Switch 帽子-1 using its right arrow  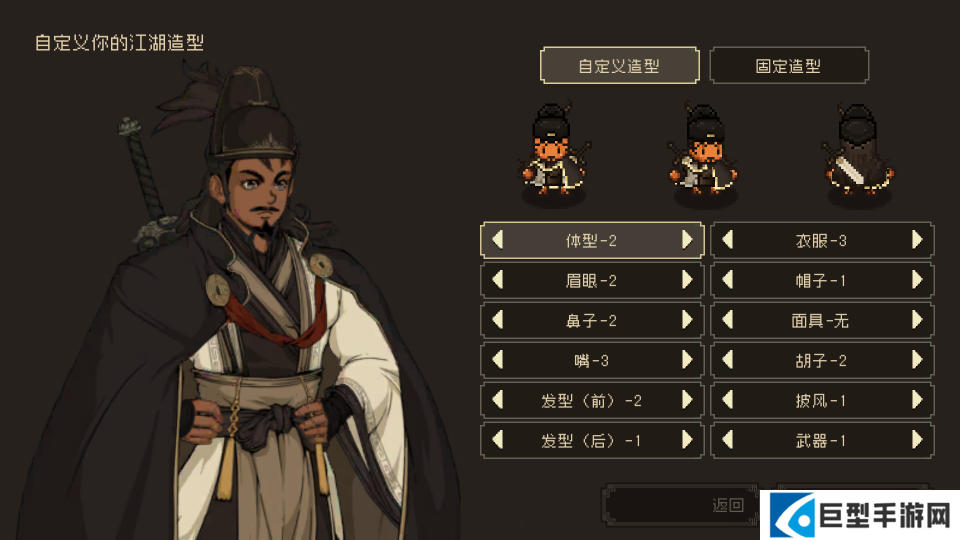pyautogui.click(x=917, y=280)
